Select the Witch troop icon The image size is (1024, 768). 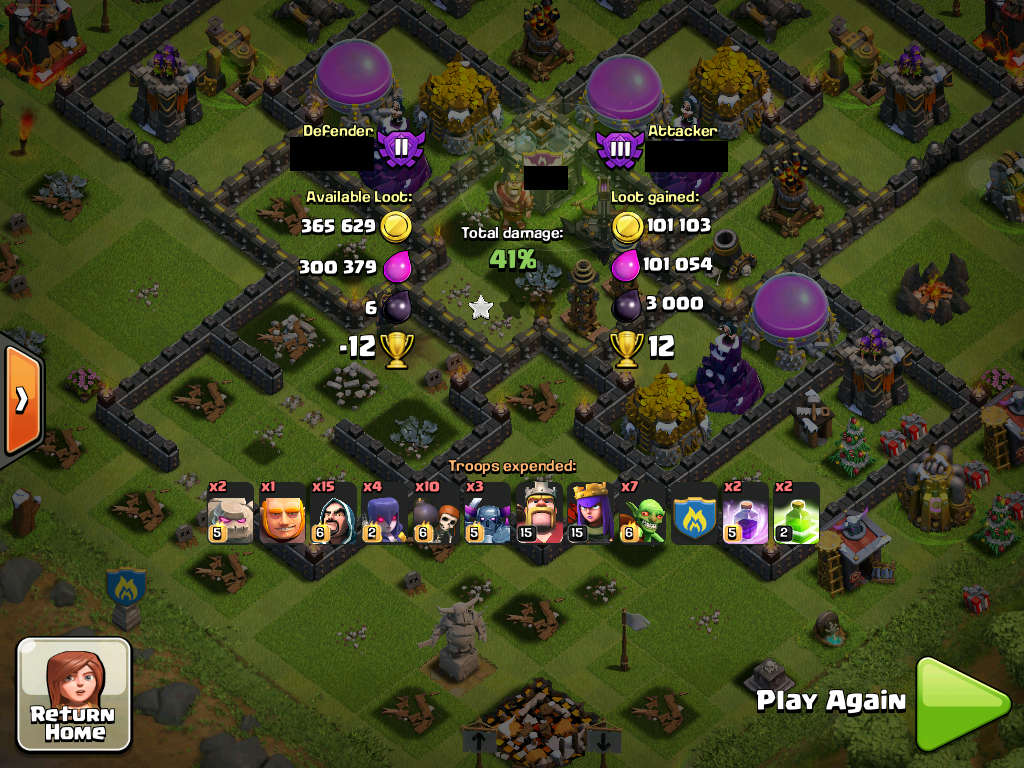click(385, 514)
